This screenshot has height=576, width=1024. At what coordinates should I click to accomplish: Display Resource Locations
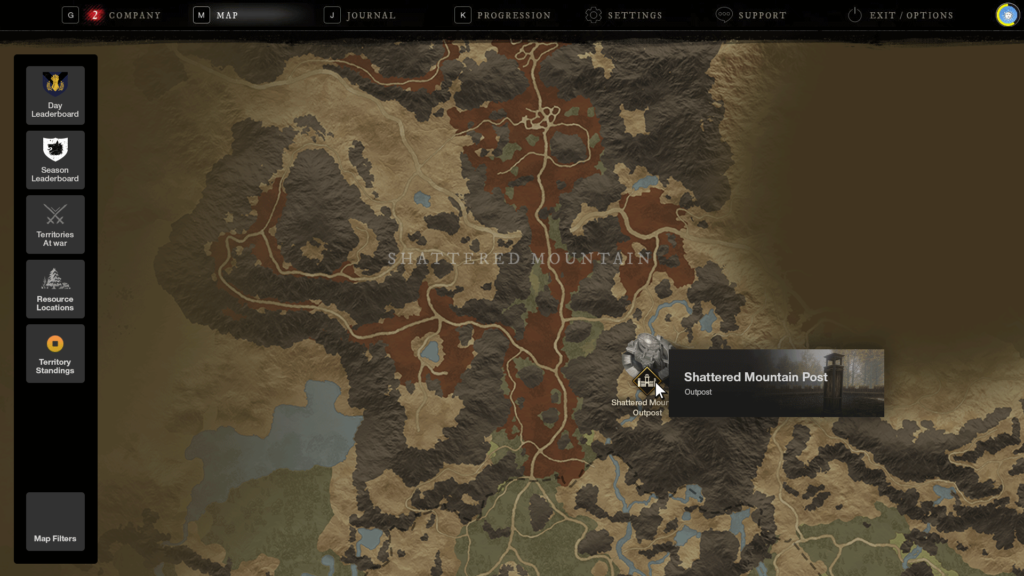(x=55, y=289)
